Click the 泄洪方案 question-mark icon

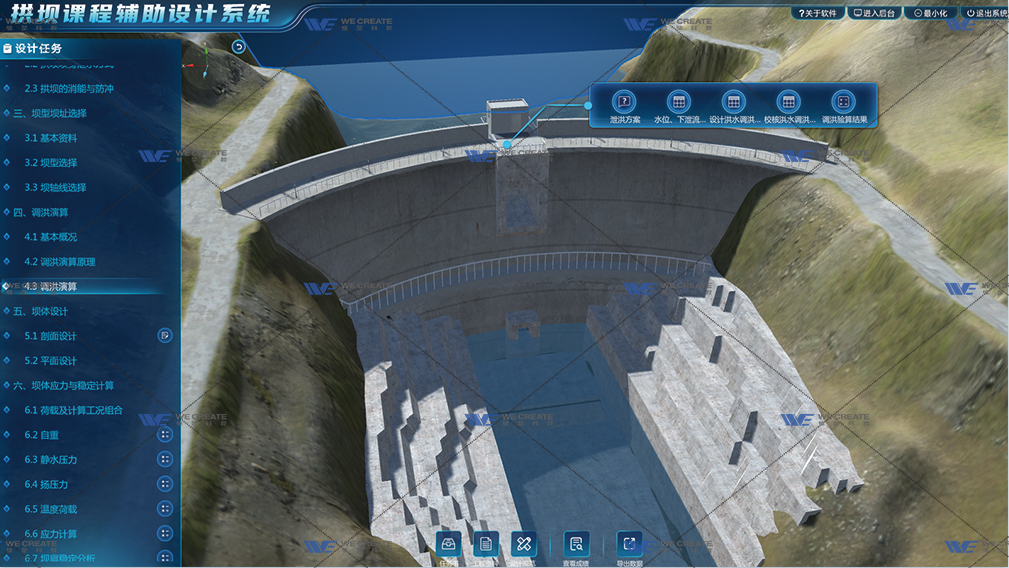[625, 102]
